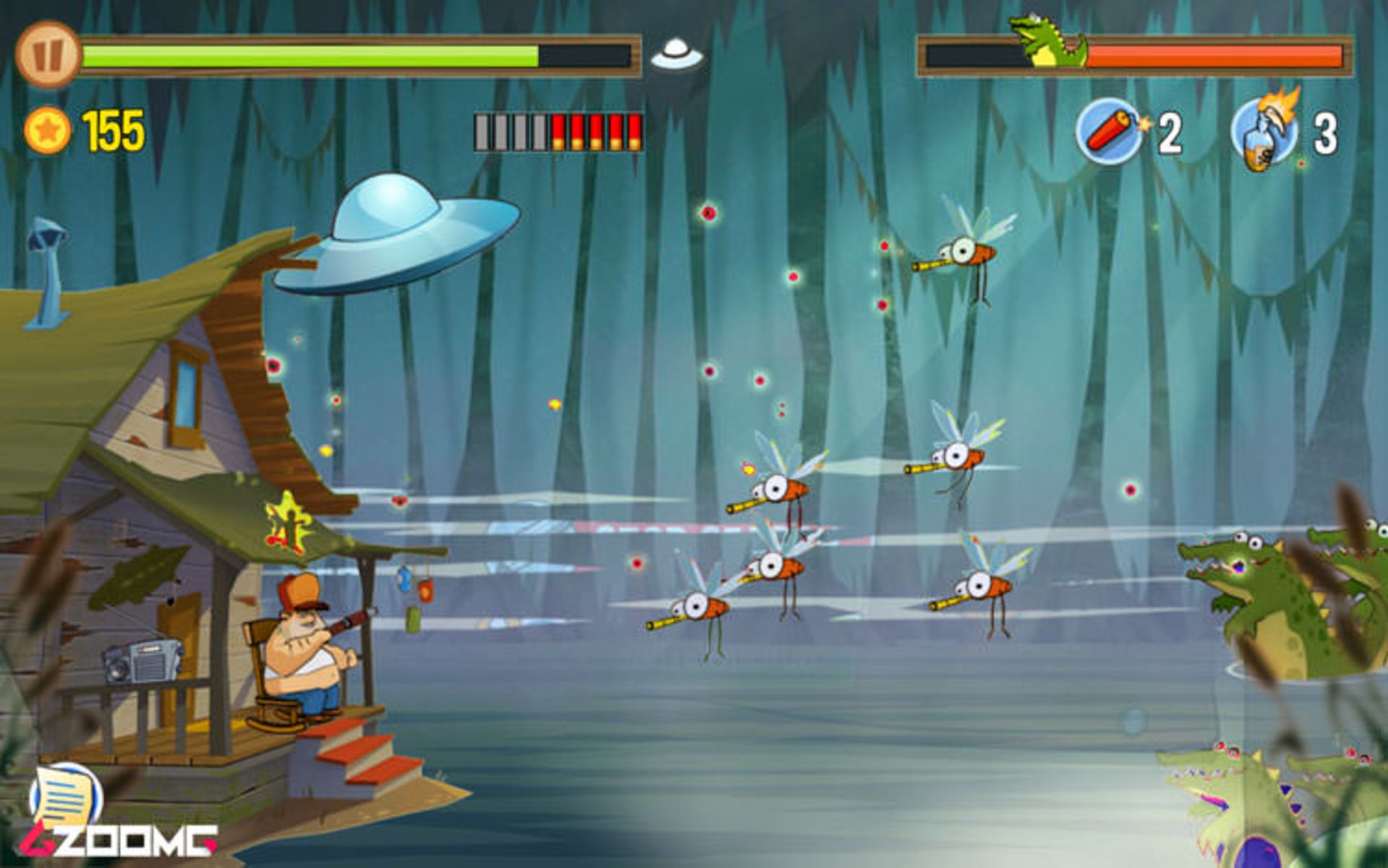The width and height of the screenshot is (1388, 868).
Task: Throw a dynamite stick
Action: coord(1108,132)
